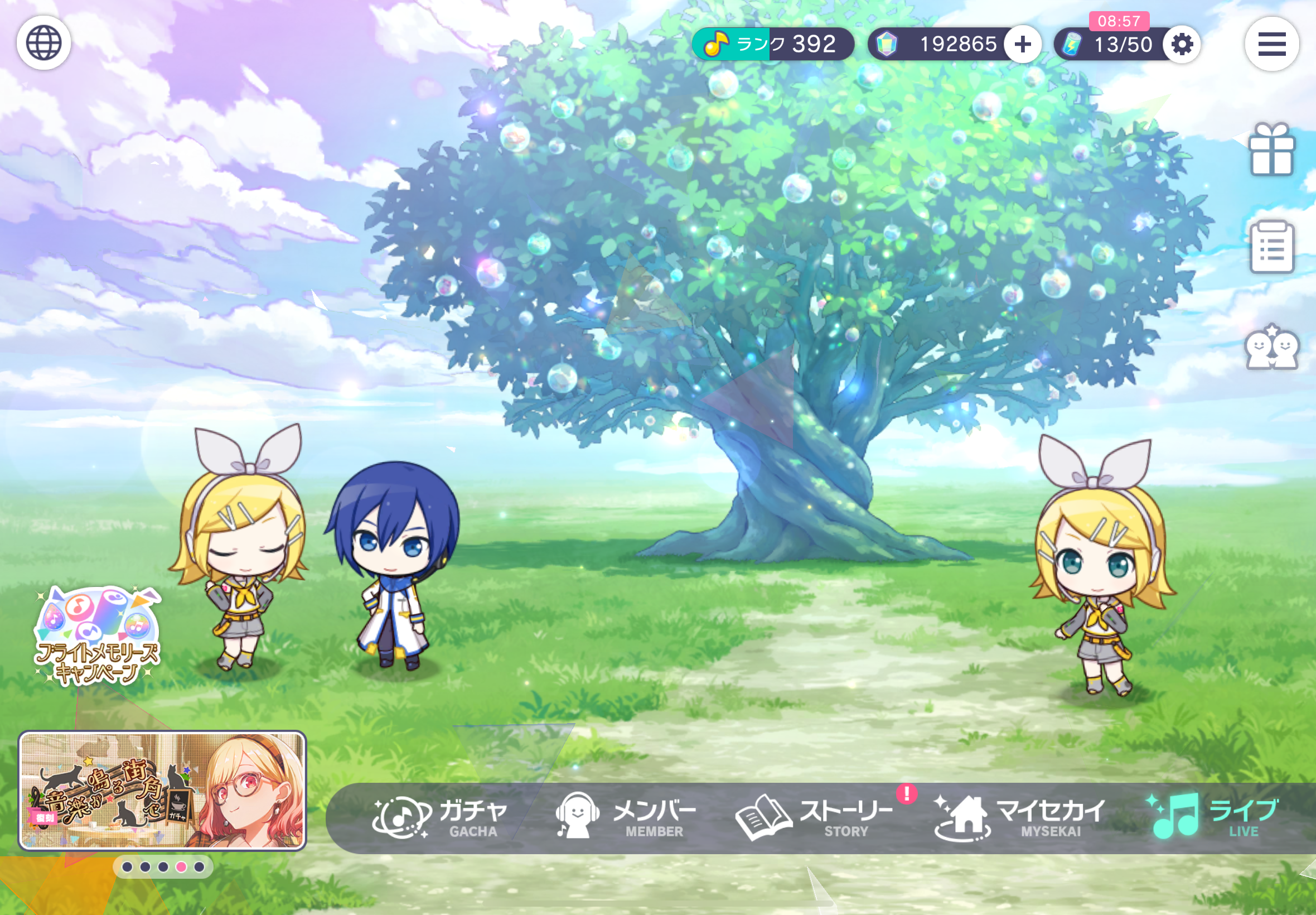Open the friends icon
This screenshot has height=915, width=1316.
click(x=1271, y=348)
